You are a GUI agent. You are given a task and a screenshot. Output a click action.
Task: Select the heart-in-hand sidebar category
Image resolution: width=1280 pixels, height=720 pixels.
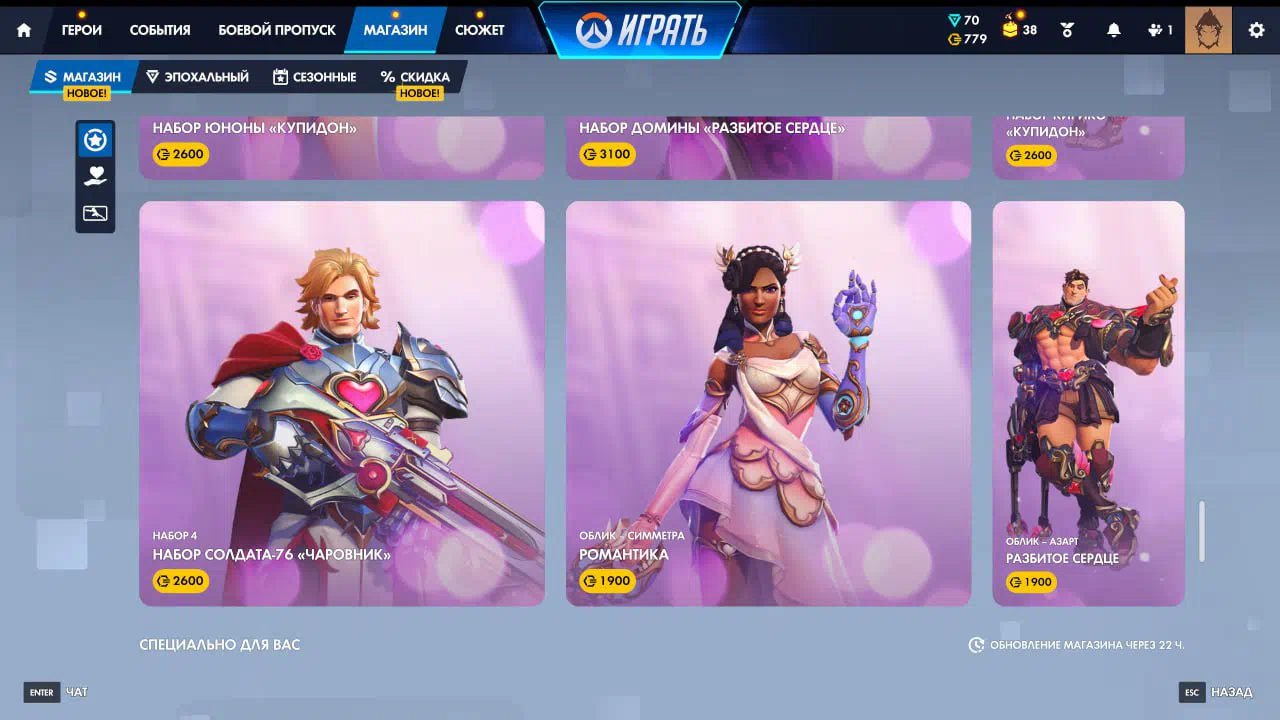[x=95, y=177]
